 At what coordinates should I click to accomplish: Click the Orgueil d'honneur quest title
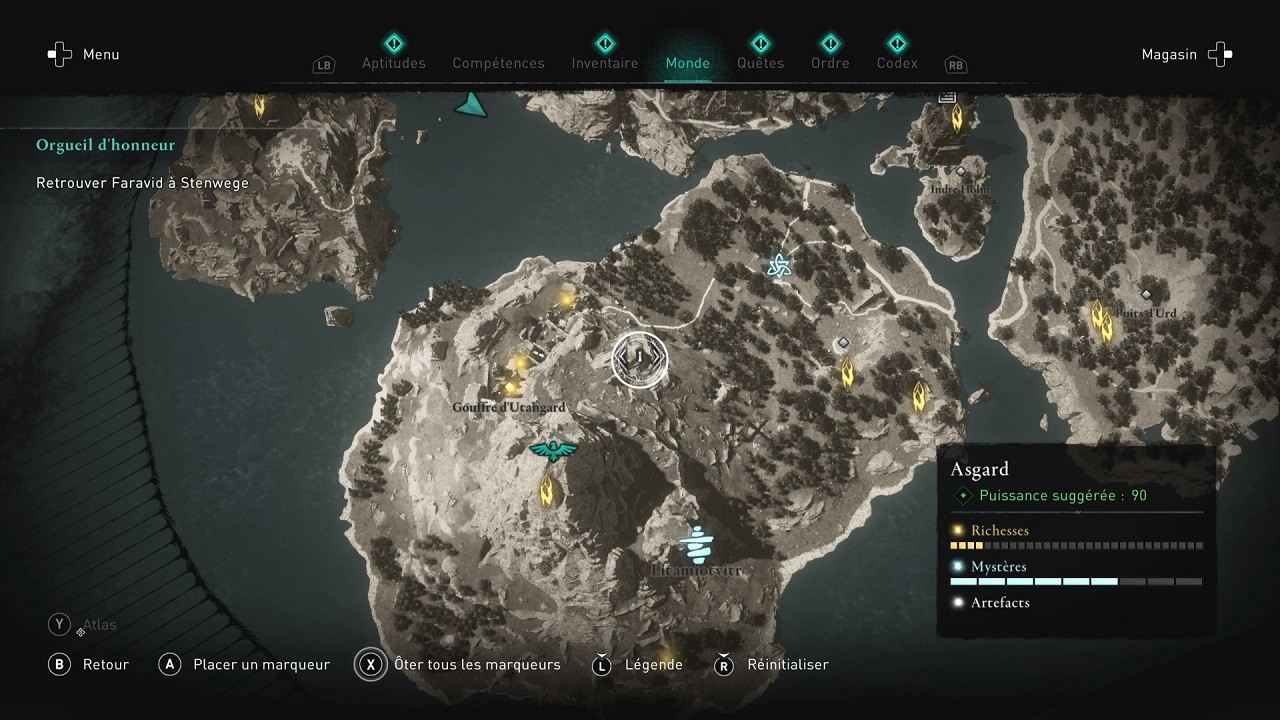[105, 144]
